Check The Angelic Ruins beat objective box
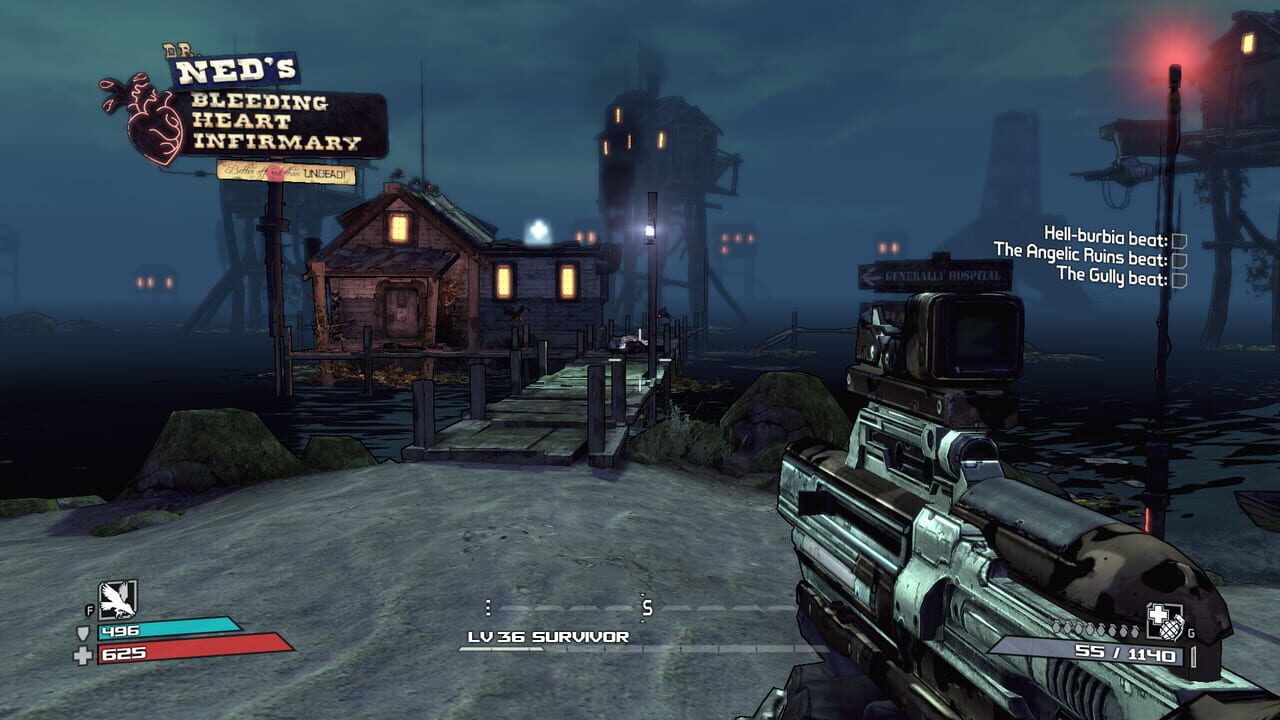 1180,261
